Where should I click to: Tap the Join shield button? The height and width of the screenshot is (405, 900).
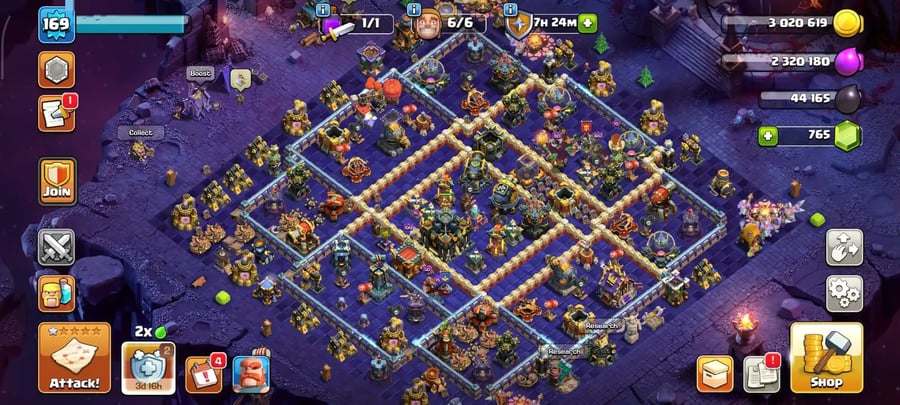click(x=57, y=180)
